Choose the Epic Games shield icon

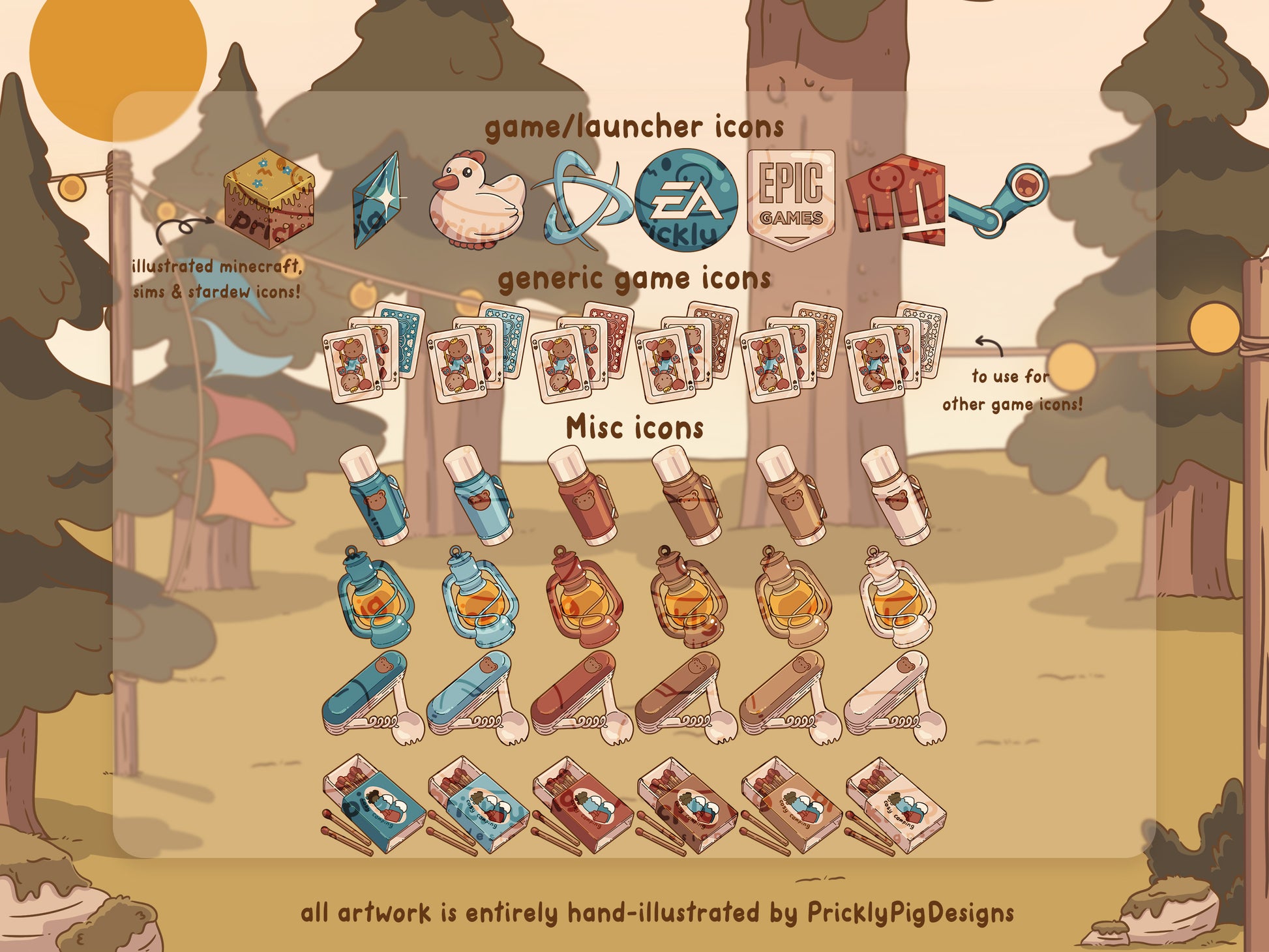[x=791, y=200]
